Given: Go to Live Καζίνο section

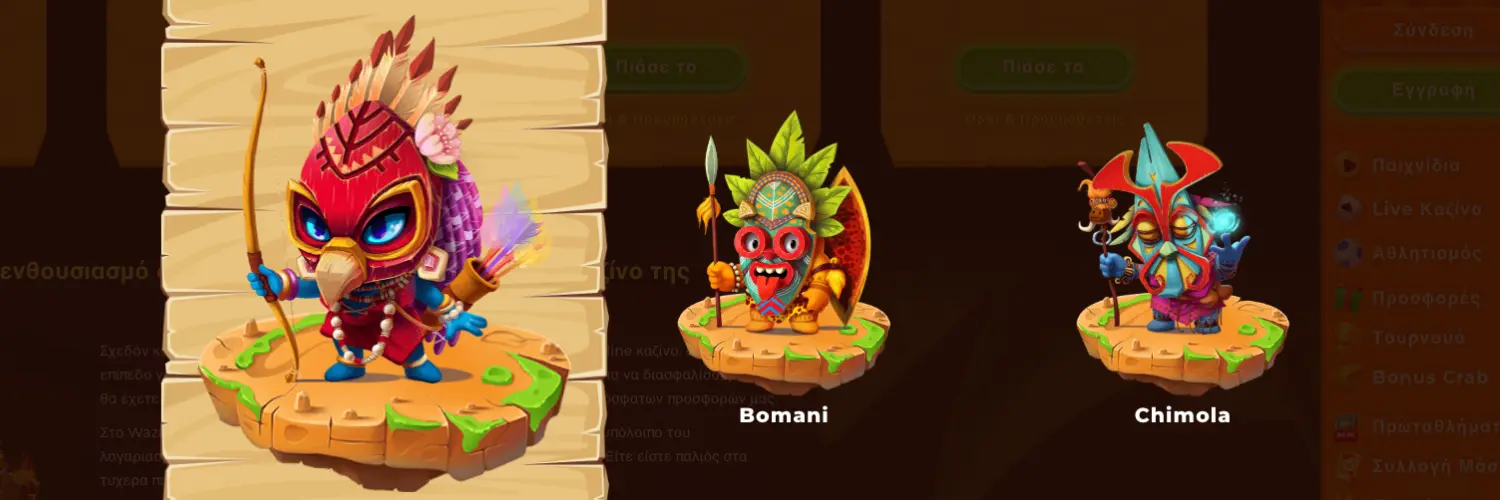Looking at the screenshot, I should [1424, 209].
